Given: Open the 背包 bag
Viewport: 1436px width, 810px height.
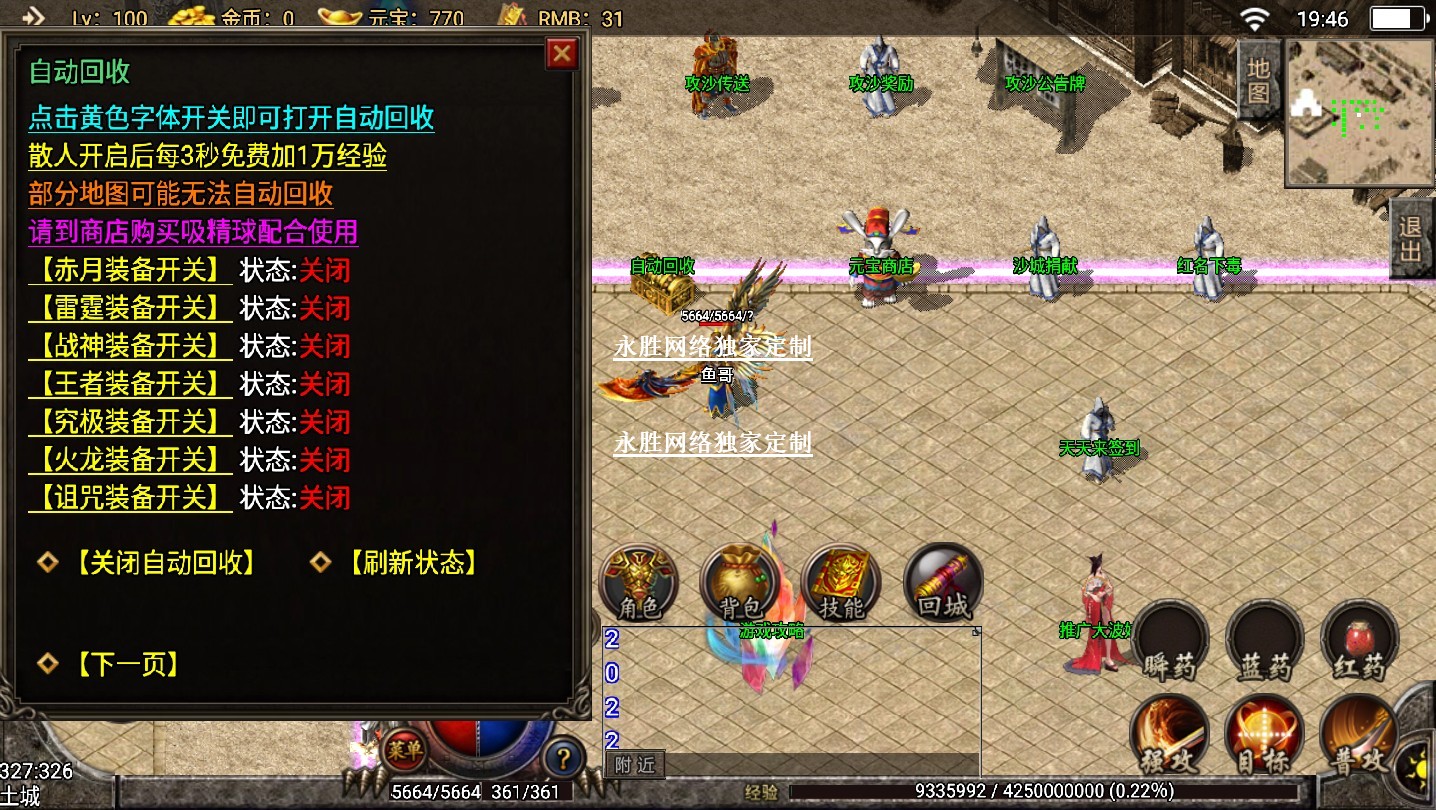Looking at the screenshot, I should pos(740,583).
